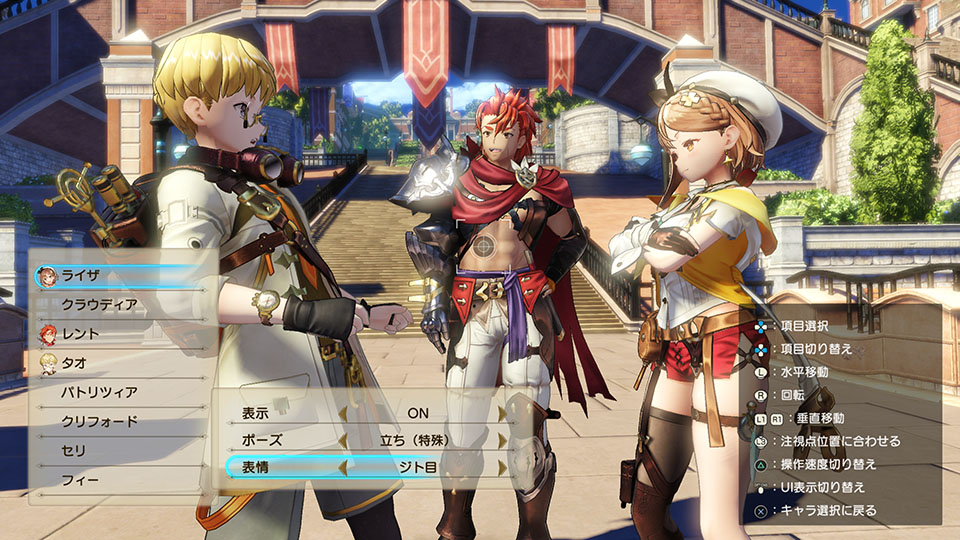
Task: Change 表情 to the previous expression
Action: pos(342,467)
